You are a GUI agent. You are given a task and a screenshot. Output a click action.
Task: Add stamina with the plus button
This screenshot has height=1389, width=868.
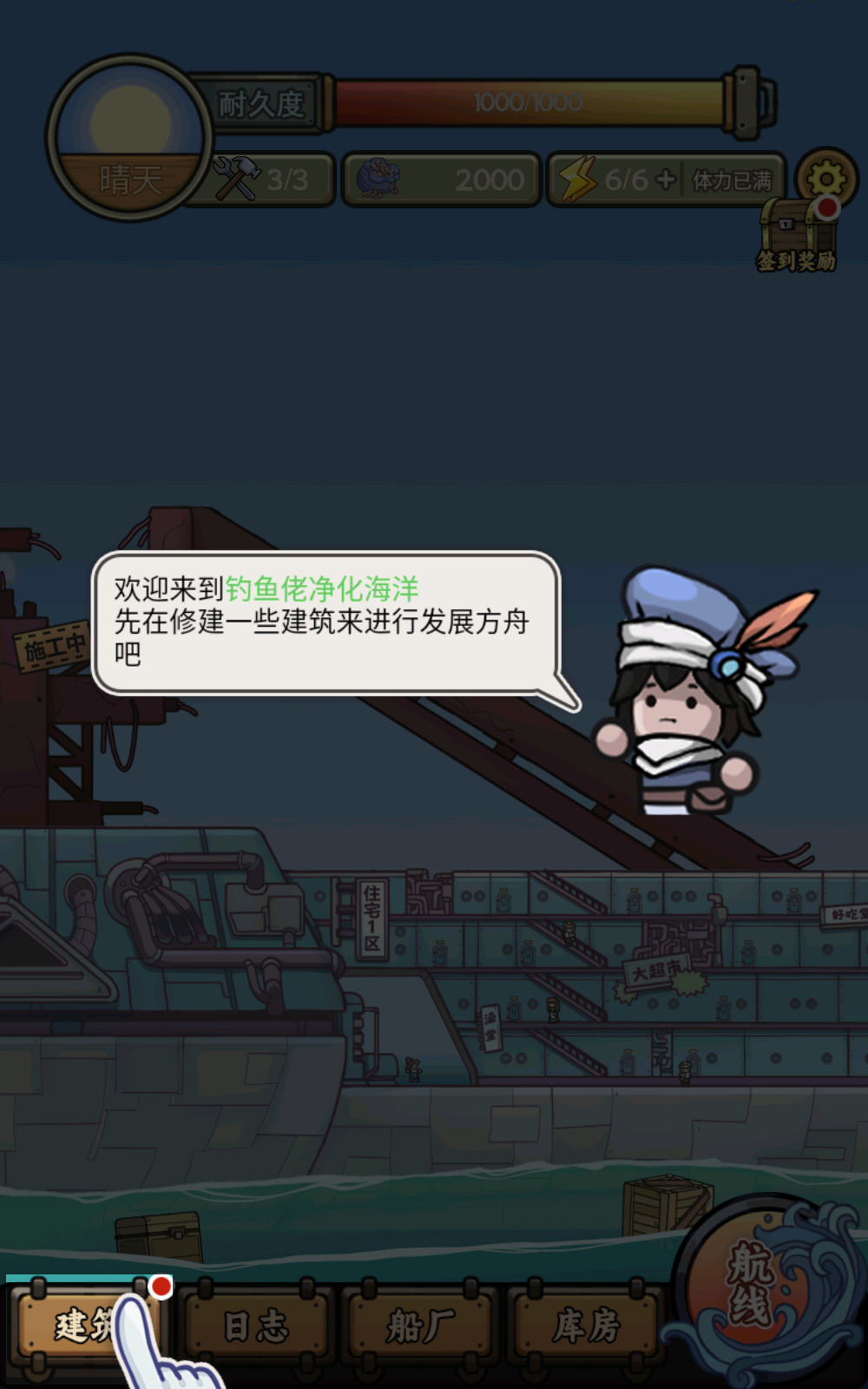(666, 180)
